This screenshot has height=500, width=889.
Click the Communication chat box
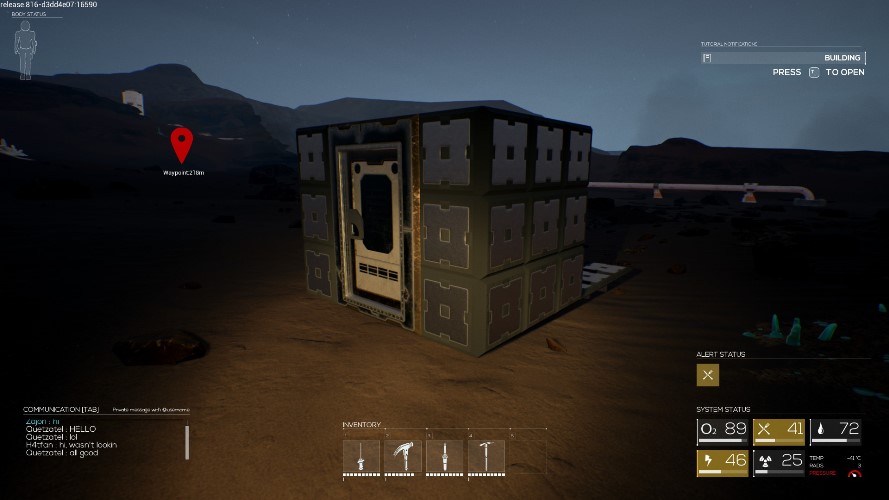[100, 438]
